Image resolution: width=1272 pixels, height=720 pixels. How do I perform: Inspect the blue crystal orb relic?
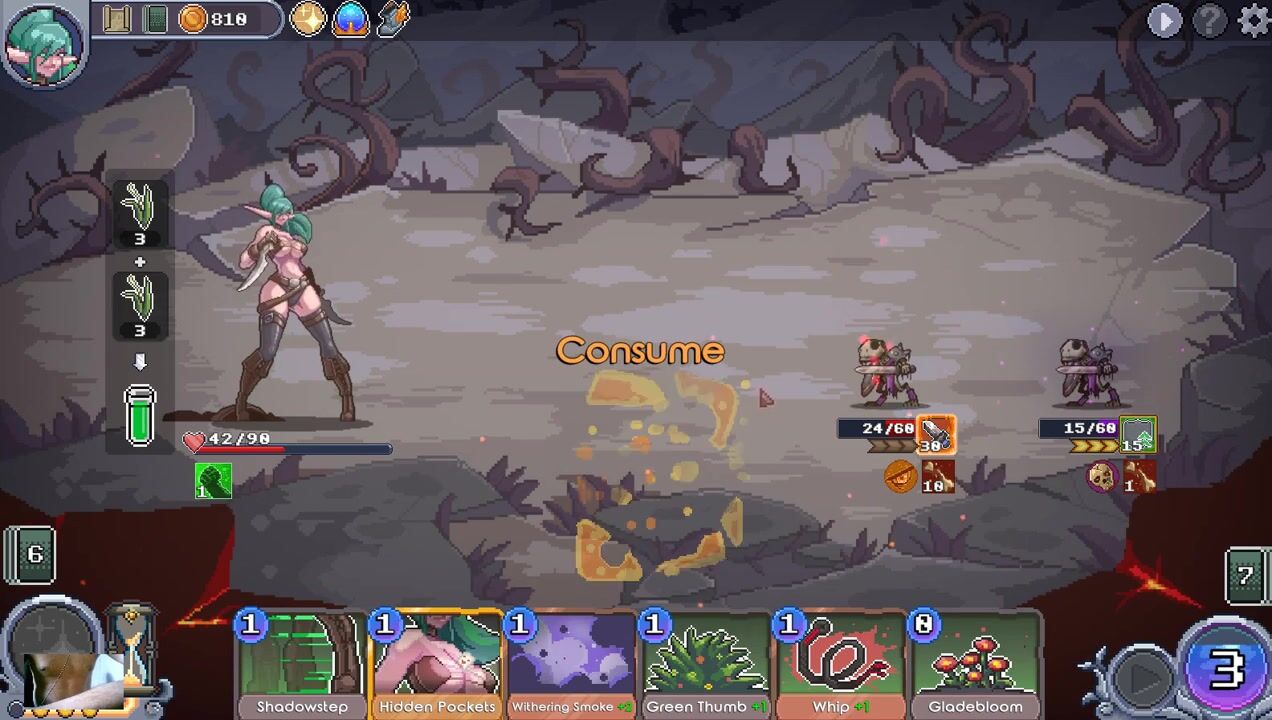(x=351, y=19)
